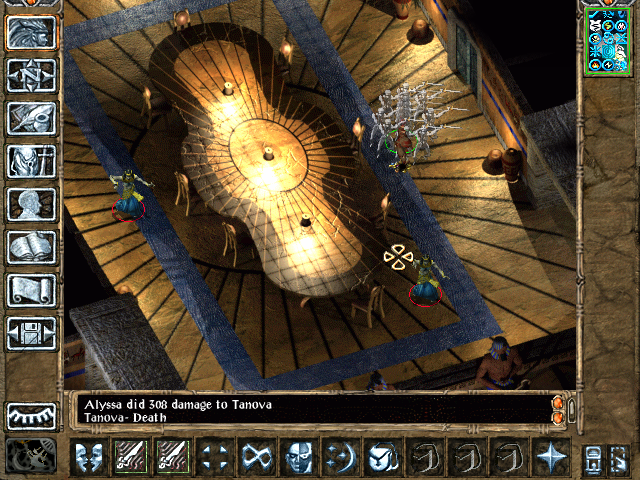This screenshot has height=480, width=640.
Task: Open the journal quill button
Action: coord(32,118)
